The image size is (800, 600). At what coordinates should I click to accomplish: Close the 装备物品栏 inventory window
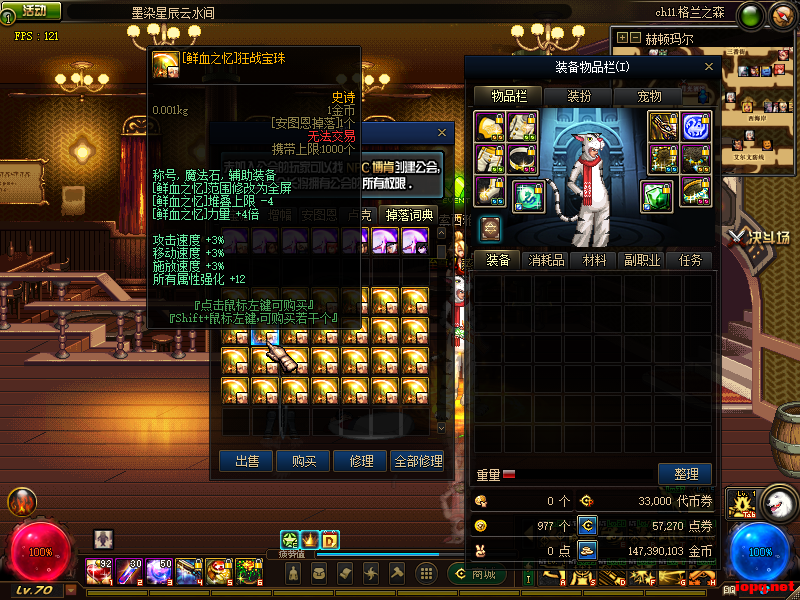pyautogui.click(x=711, y=66)
